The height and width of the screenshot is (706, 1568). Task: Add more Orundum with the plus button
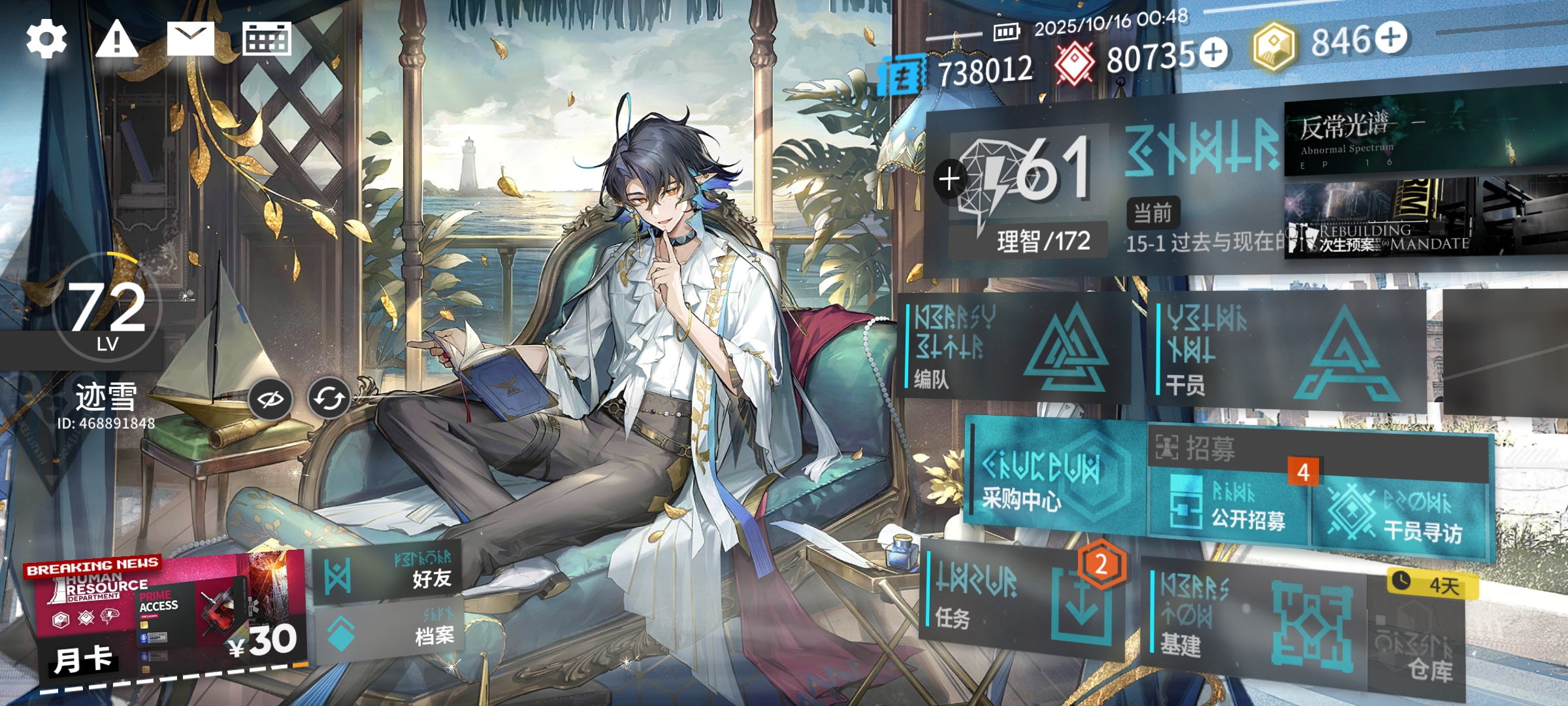(x=1214, y=52)
